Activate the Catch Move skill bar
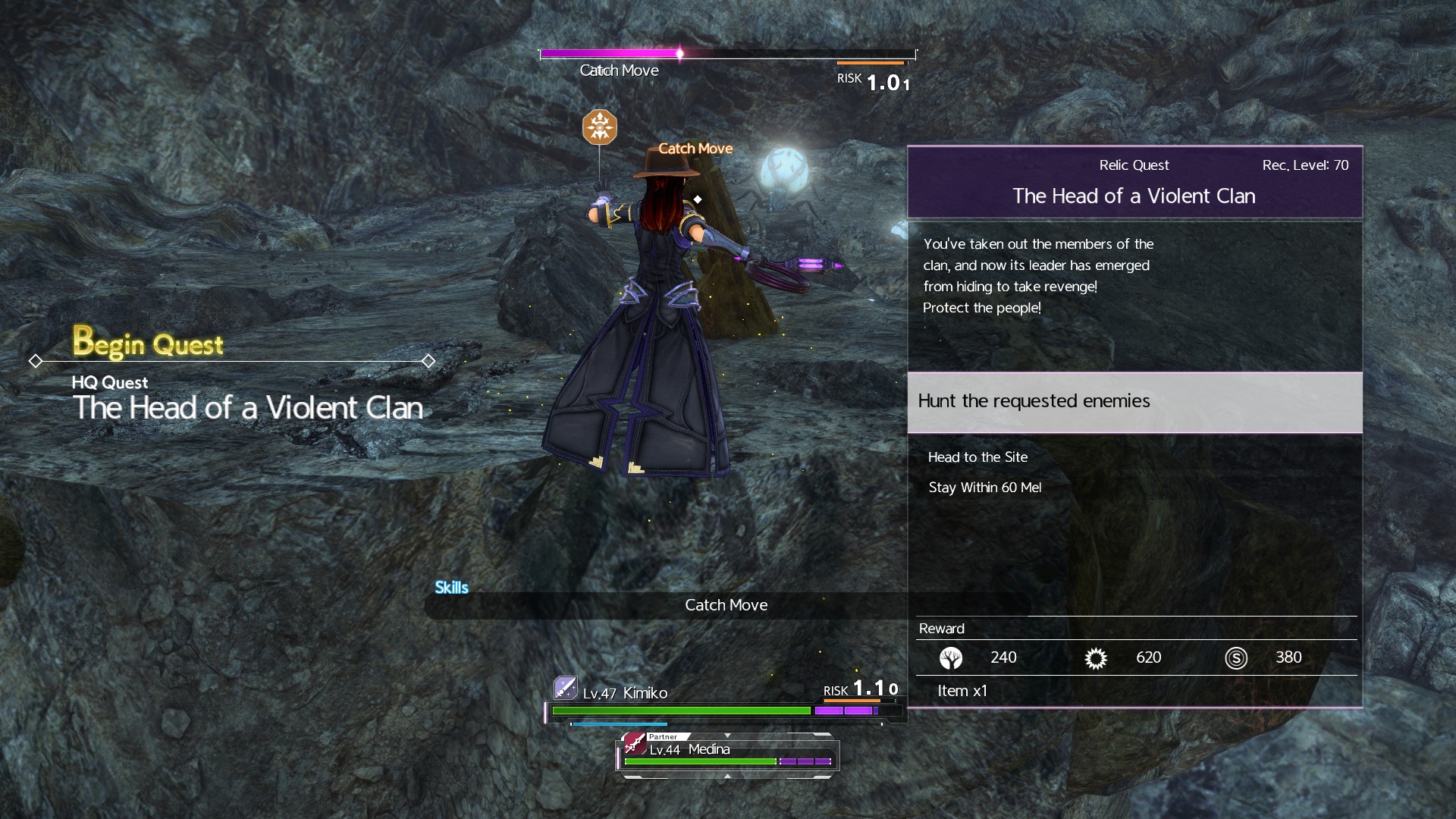The height and width of the screenshot is (819, 1456). (x=725, y=605)
